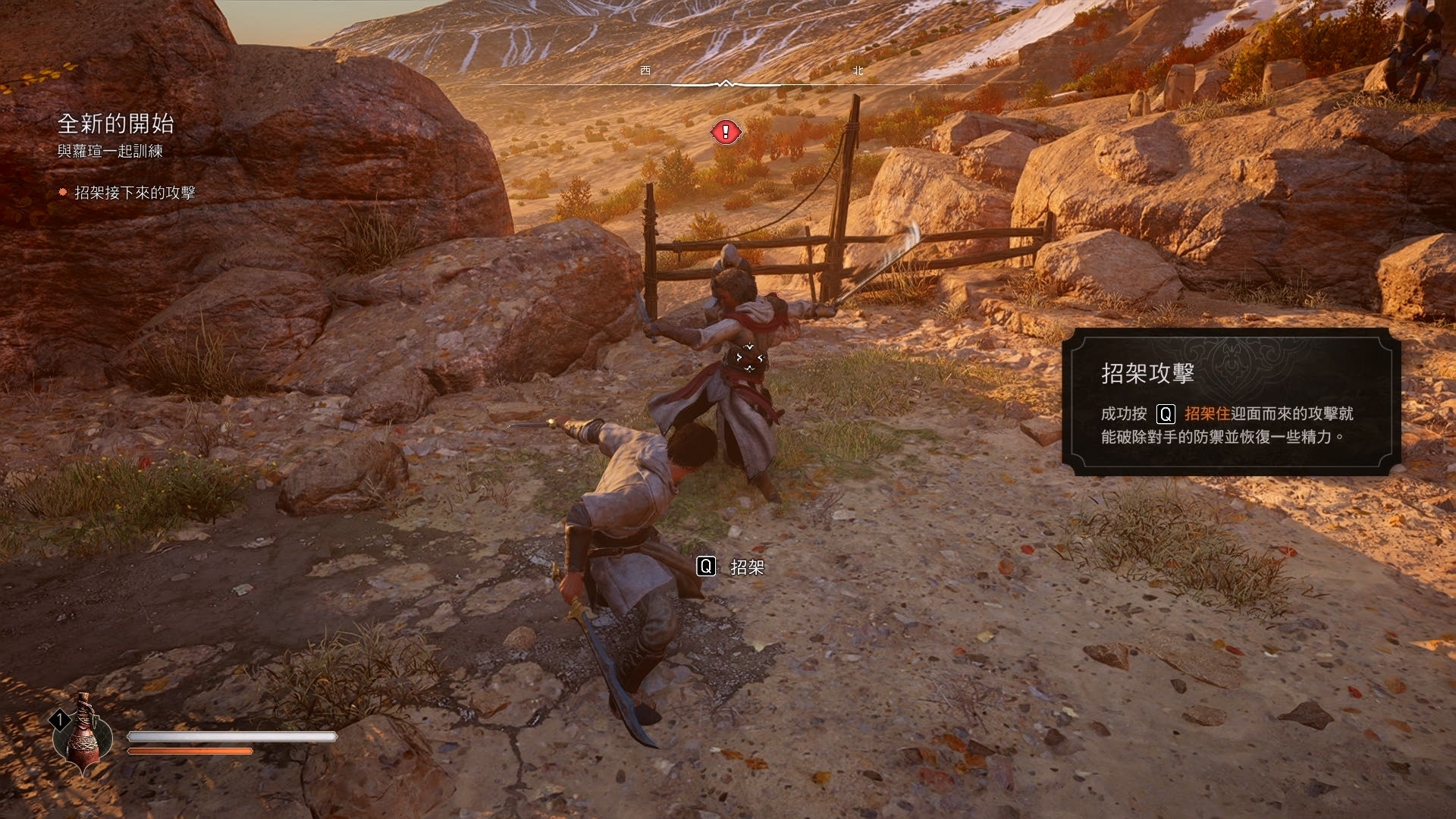Open the quest tracker titled 全新的開始
The width and height of the screenshot is (1456, 819).
click(x=116, y=124)
